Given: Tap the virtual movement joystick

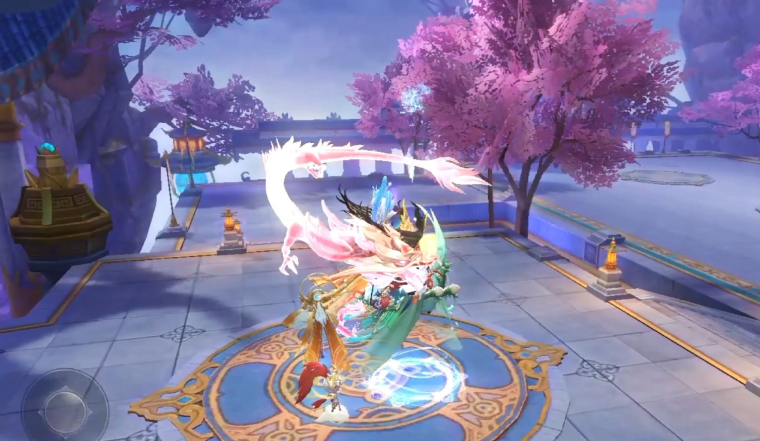Looking at the screenshot, I should [x=65, y=407].
